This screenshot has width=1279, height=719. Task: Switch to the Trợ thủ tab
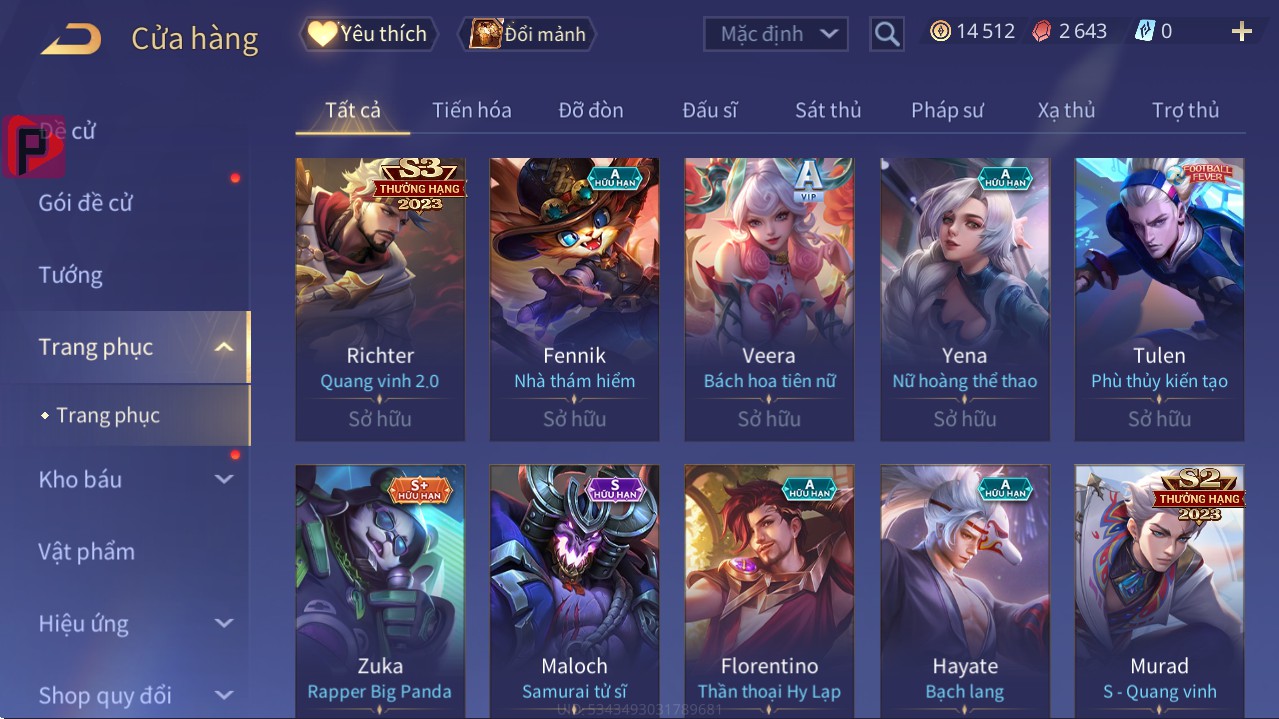pyautogui.click(x=1185, y=110)
